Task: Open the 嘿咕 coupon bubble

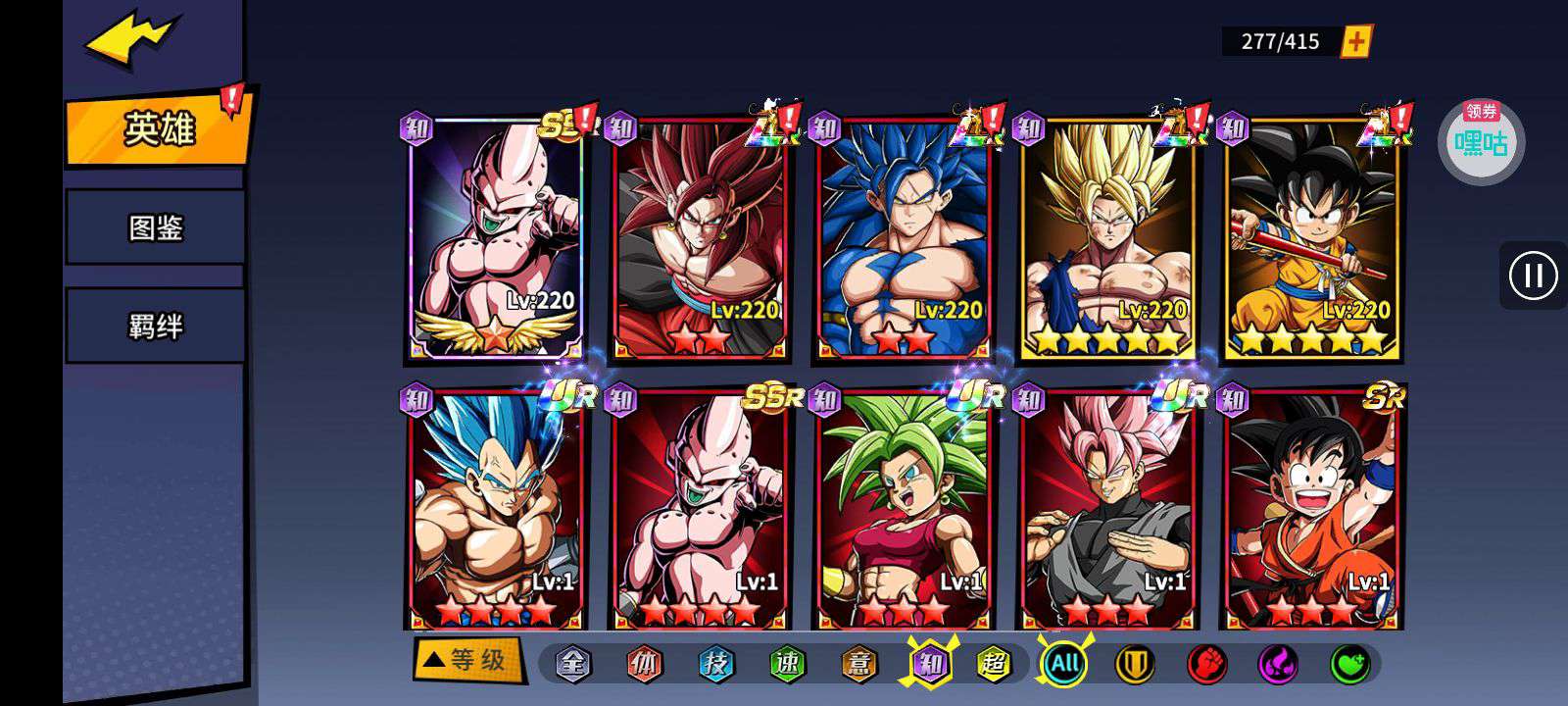Action: pyautogui.click(x=1481, y=143)
